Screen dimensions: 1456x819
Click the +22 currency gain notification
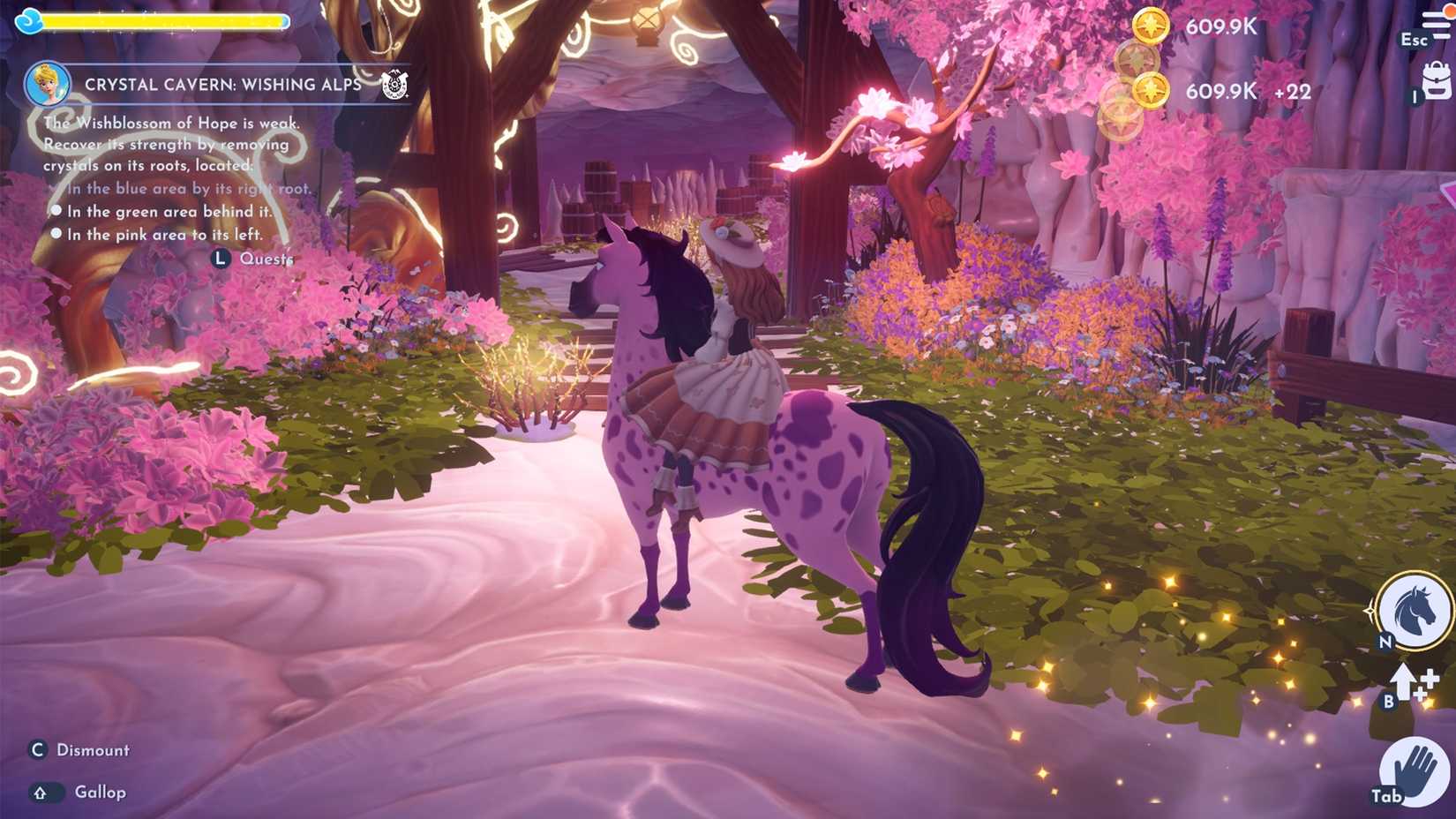point(1293,91)
